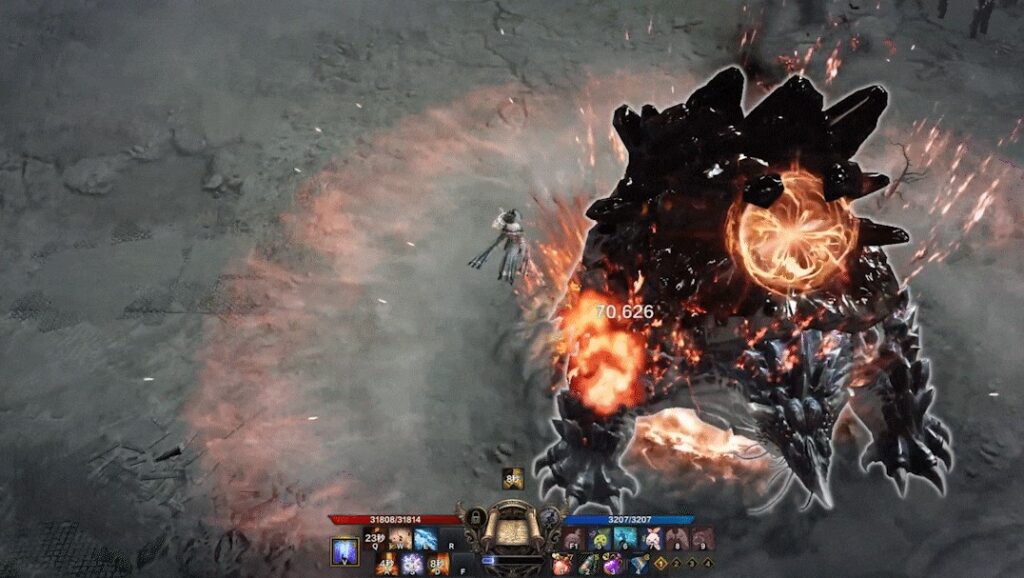Use the green bottle battle item
This screenshot has height=578, width=1024.
tap(587, 565)
